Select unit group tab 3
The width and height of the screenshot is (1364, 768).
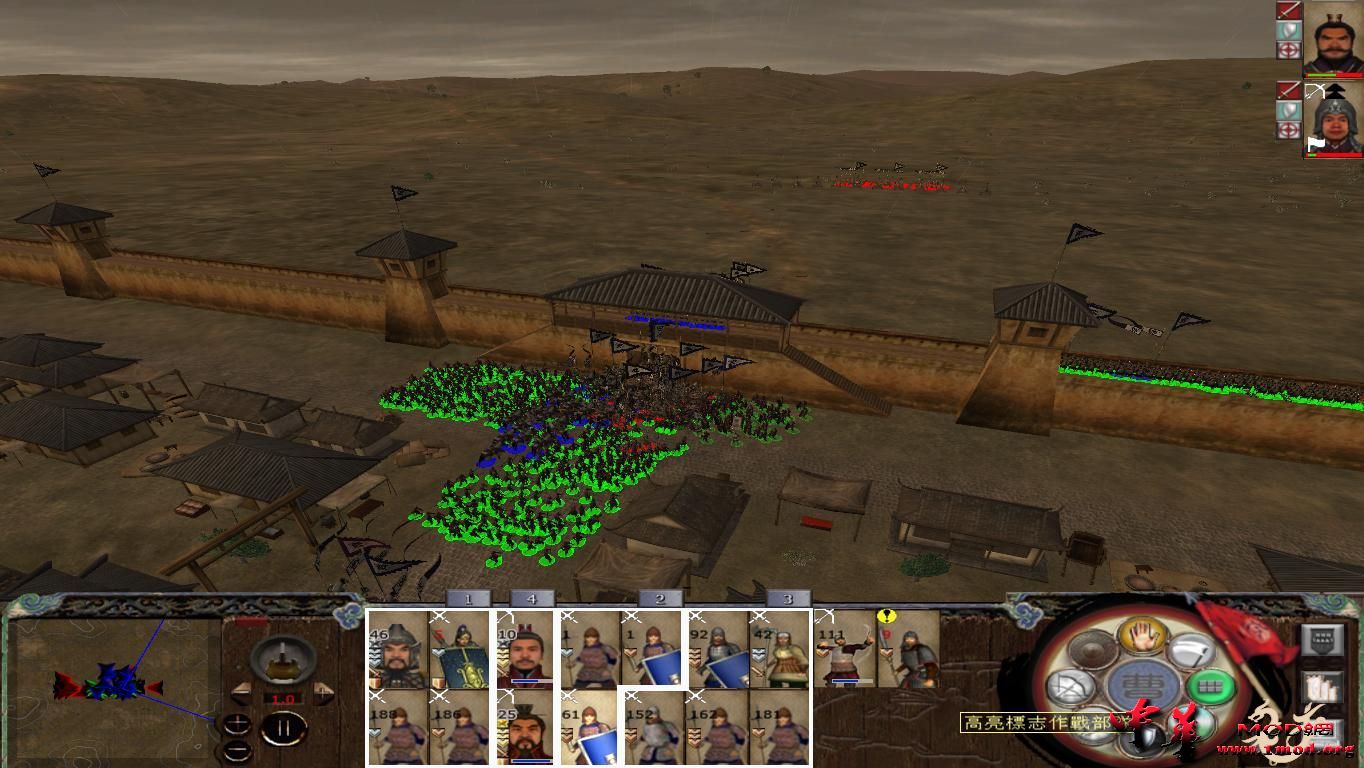(789, 598)
